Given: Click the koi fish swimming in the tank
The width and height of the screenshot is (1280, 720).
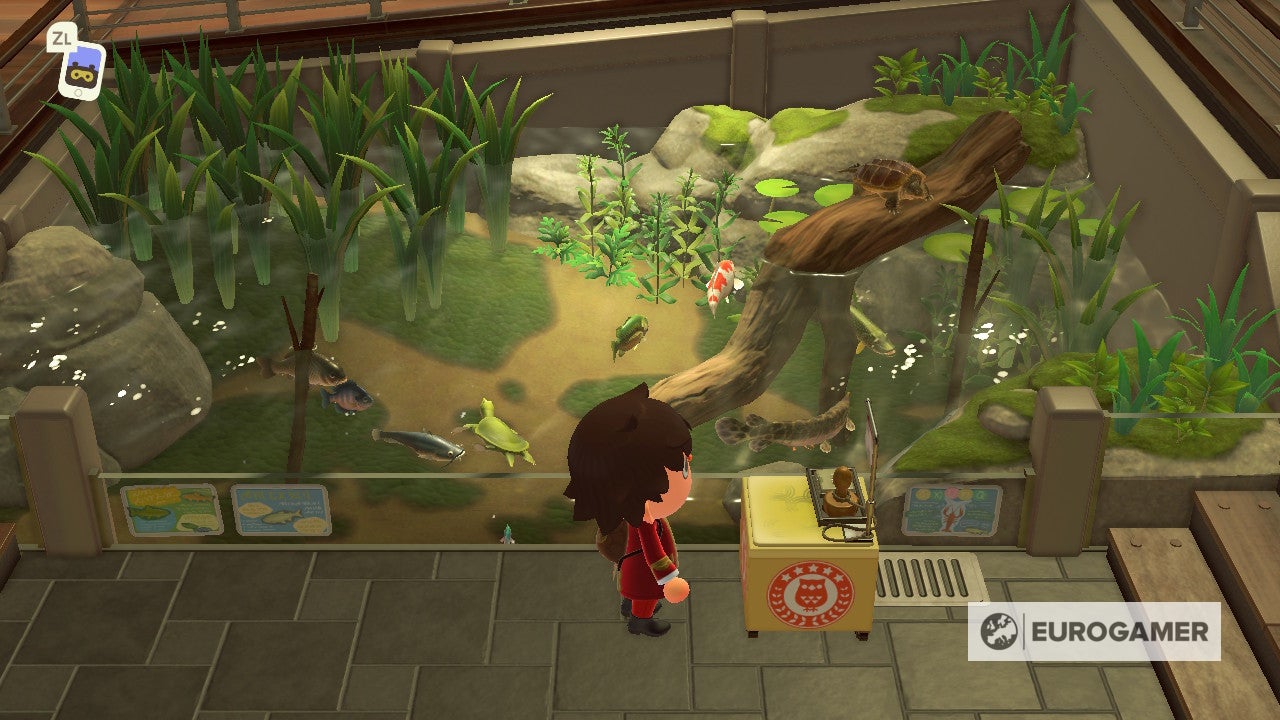Looking at the screenshot, I should tap(719, 285).
